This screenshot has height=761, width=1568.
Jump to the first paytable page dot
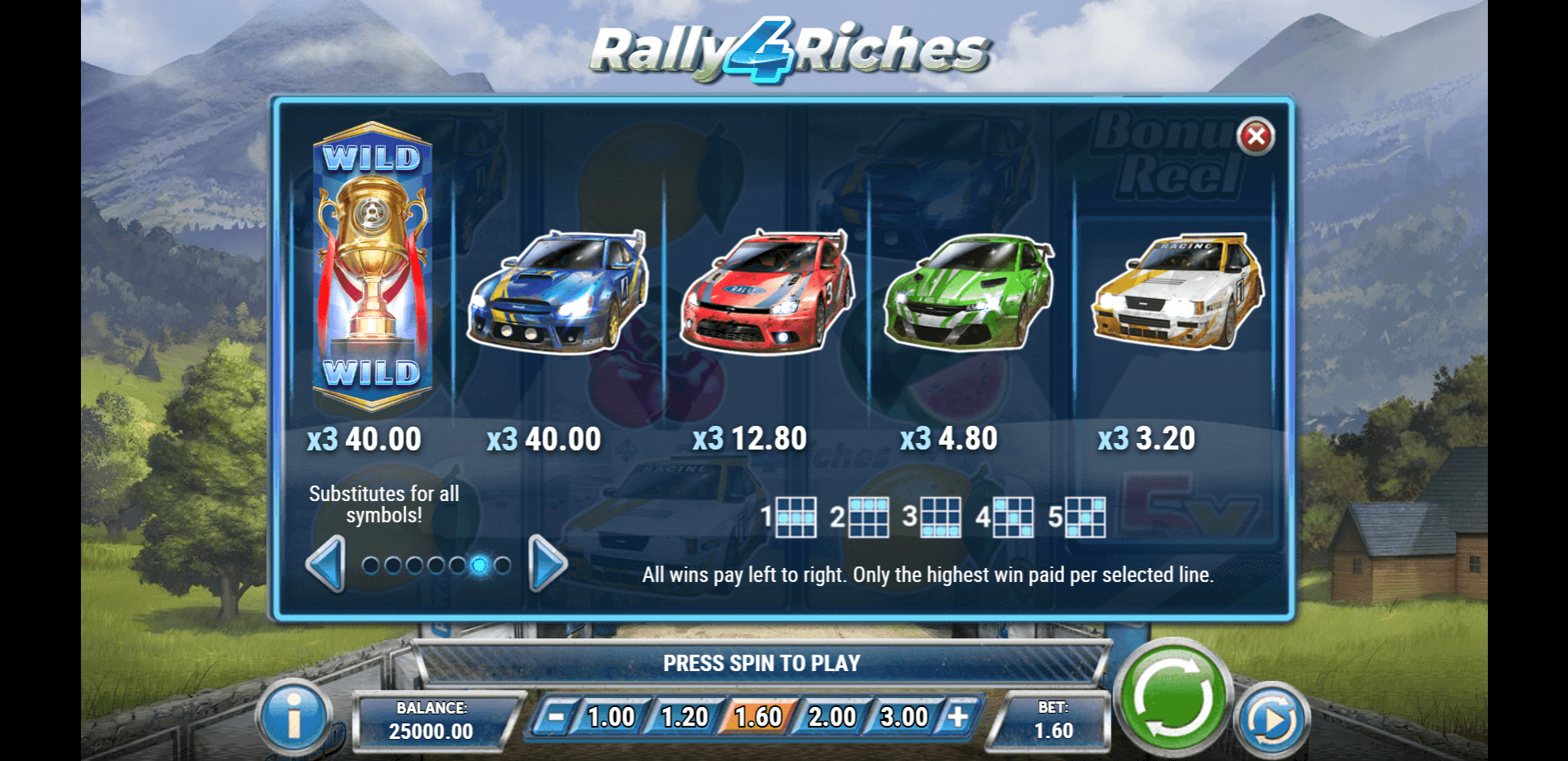coord(370,565)
